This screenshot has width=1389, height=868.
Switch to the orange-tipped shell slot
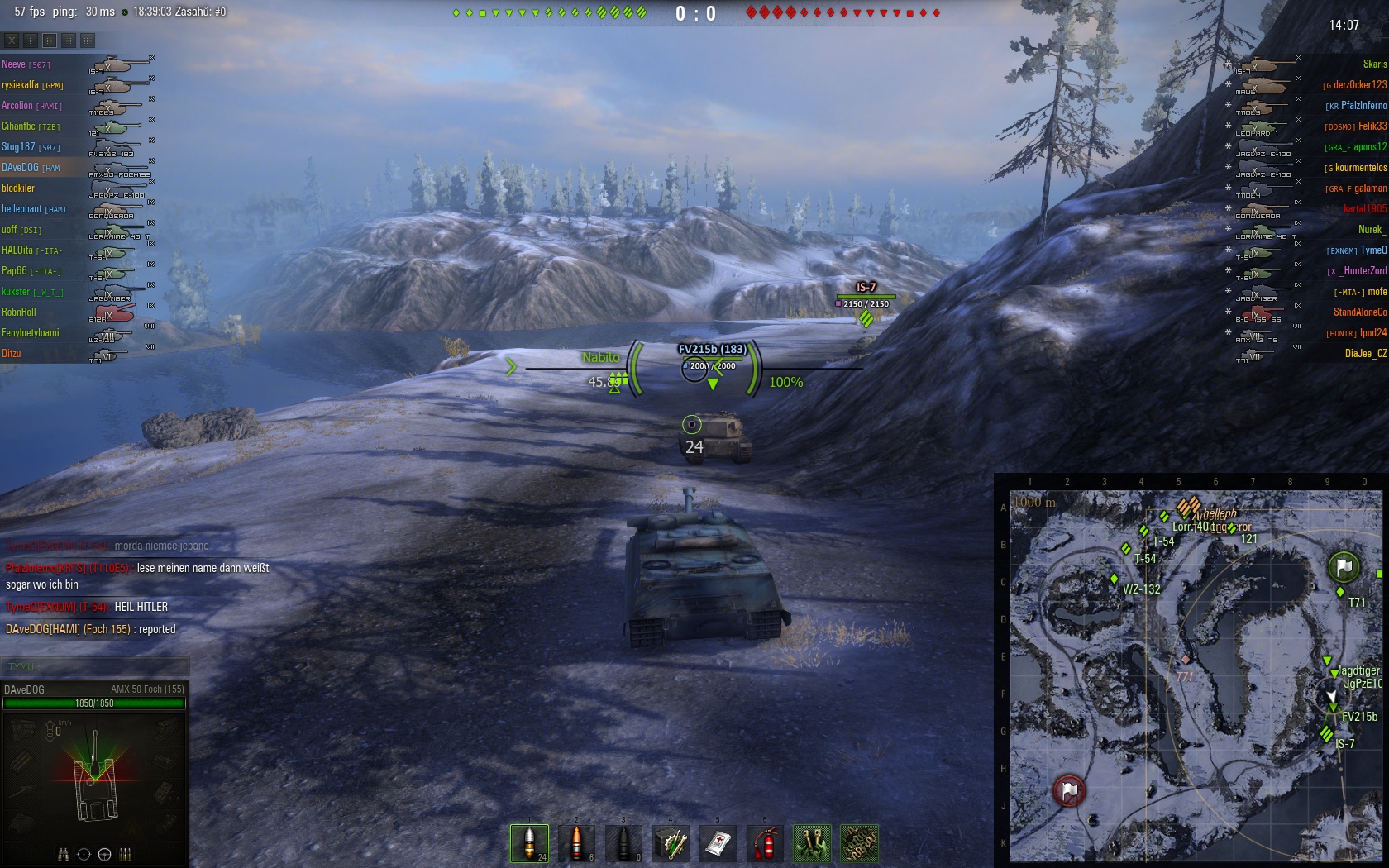pyautogui.click(x=576, y=843)
